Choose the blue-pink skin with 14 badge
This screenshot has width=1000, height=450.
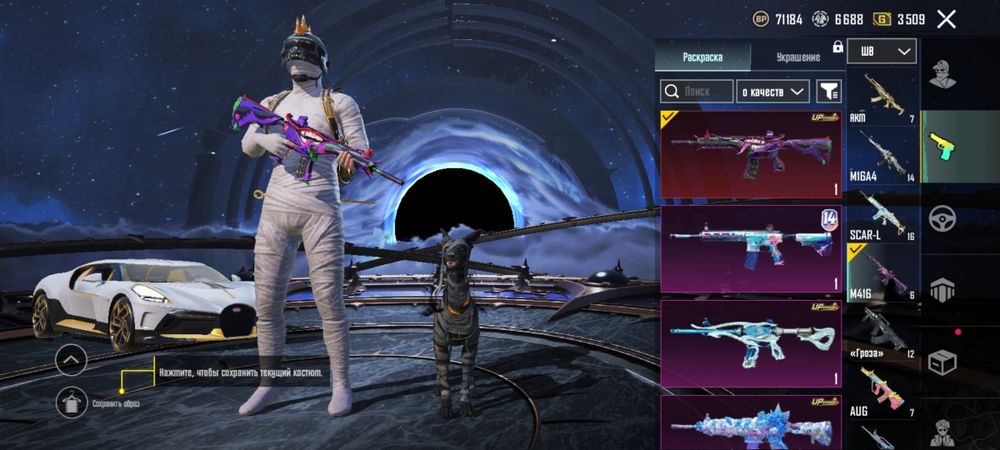click(x=751, y=249)
